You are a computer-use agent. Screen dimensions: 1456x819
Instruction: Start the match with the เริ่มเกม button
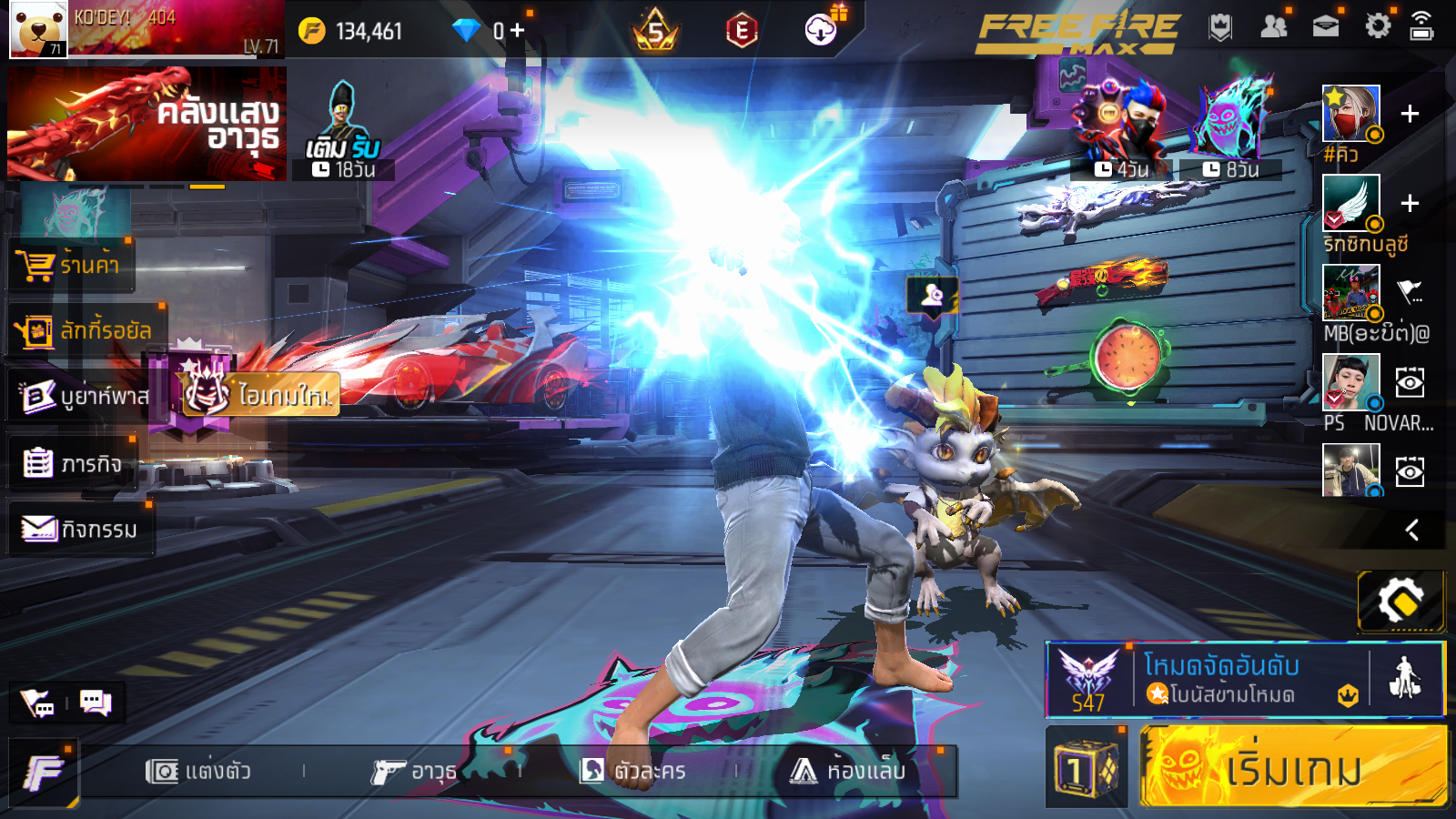tap(1292, 767)
